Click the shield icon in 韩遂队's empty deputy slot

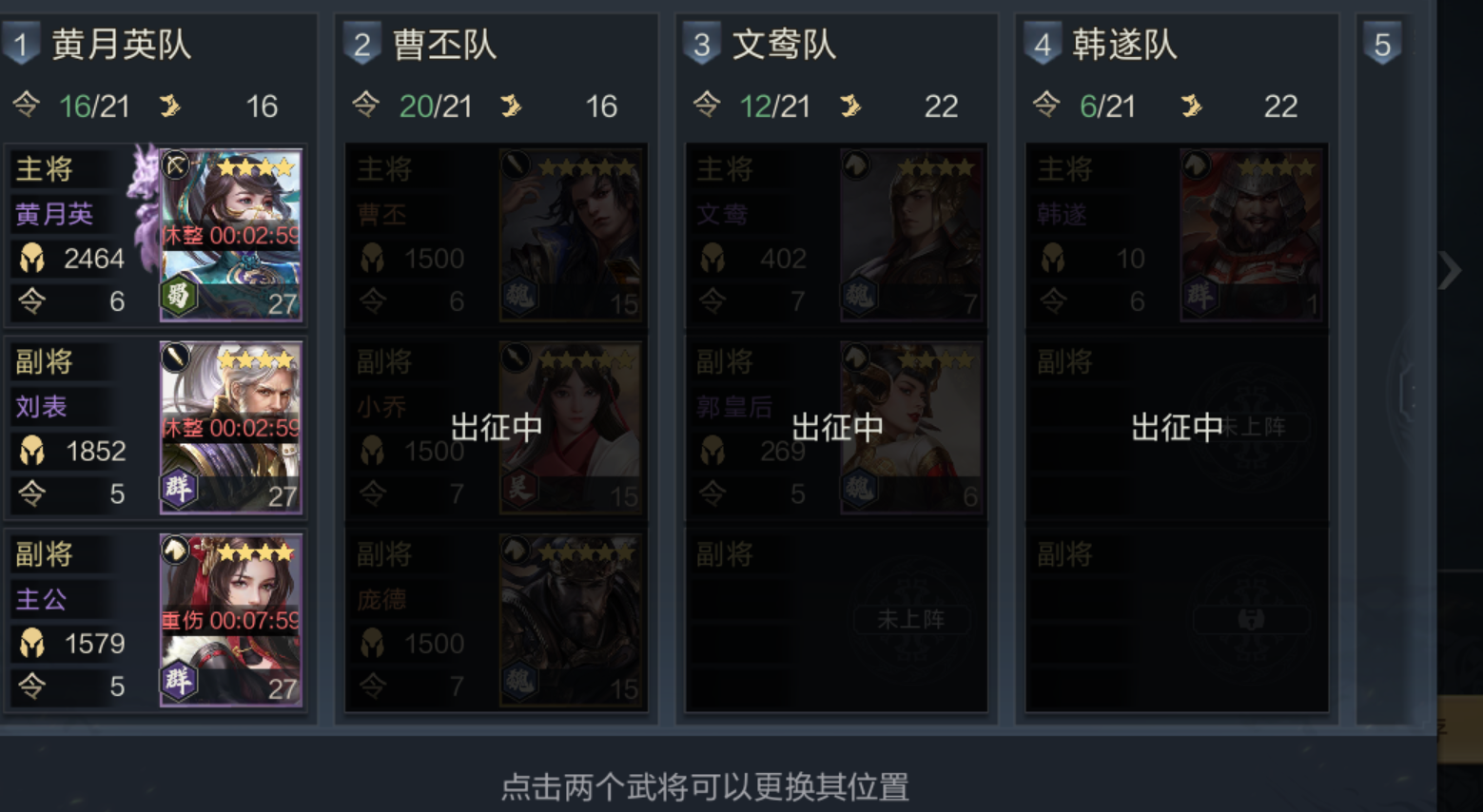coord(1251,619)
